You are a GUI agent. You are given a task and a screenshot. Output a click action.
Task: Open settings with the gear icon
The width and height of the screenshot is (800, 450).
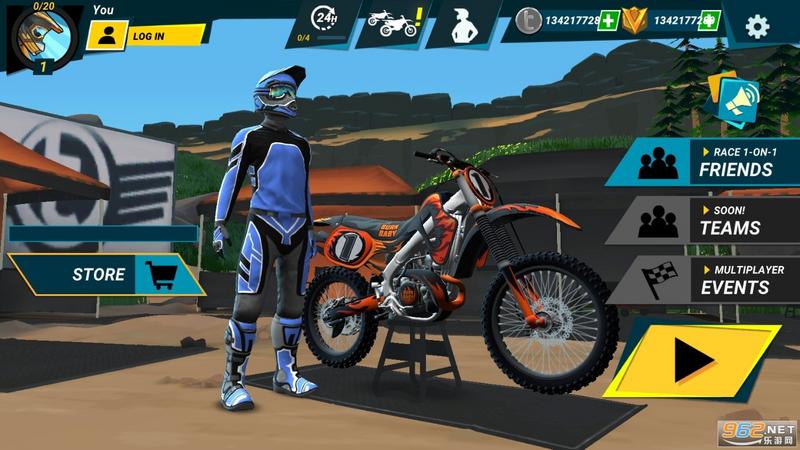pos(758,26)
